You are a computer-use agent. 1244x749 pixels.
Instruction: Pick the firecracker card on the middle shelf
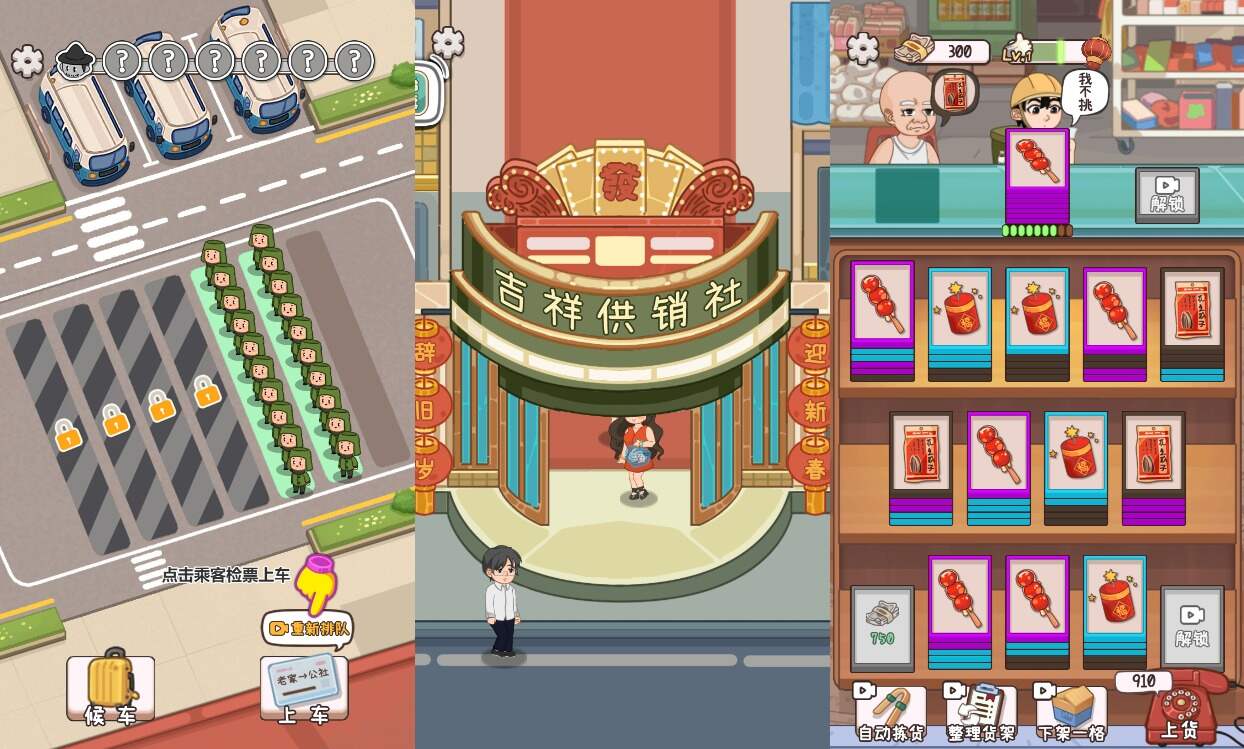point(1076,455)
